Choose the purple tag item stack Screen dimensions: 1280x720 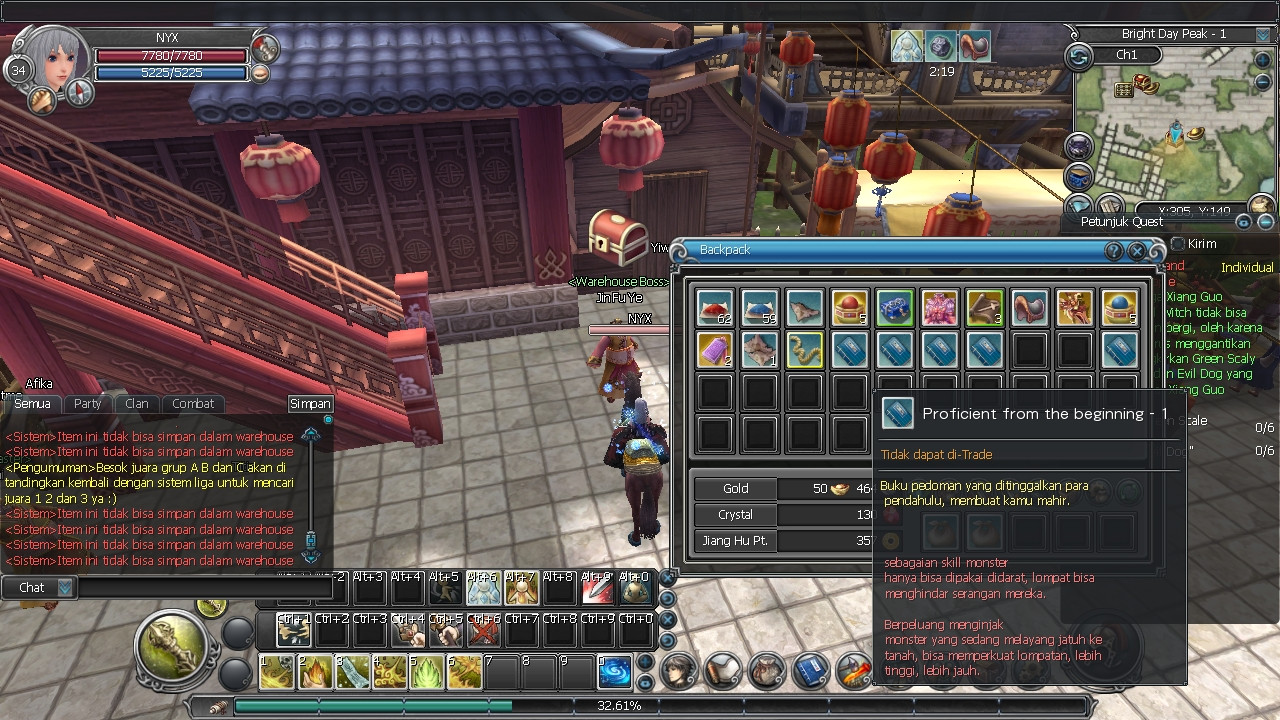[x=714, y=350]
